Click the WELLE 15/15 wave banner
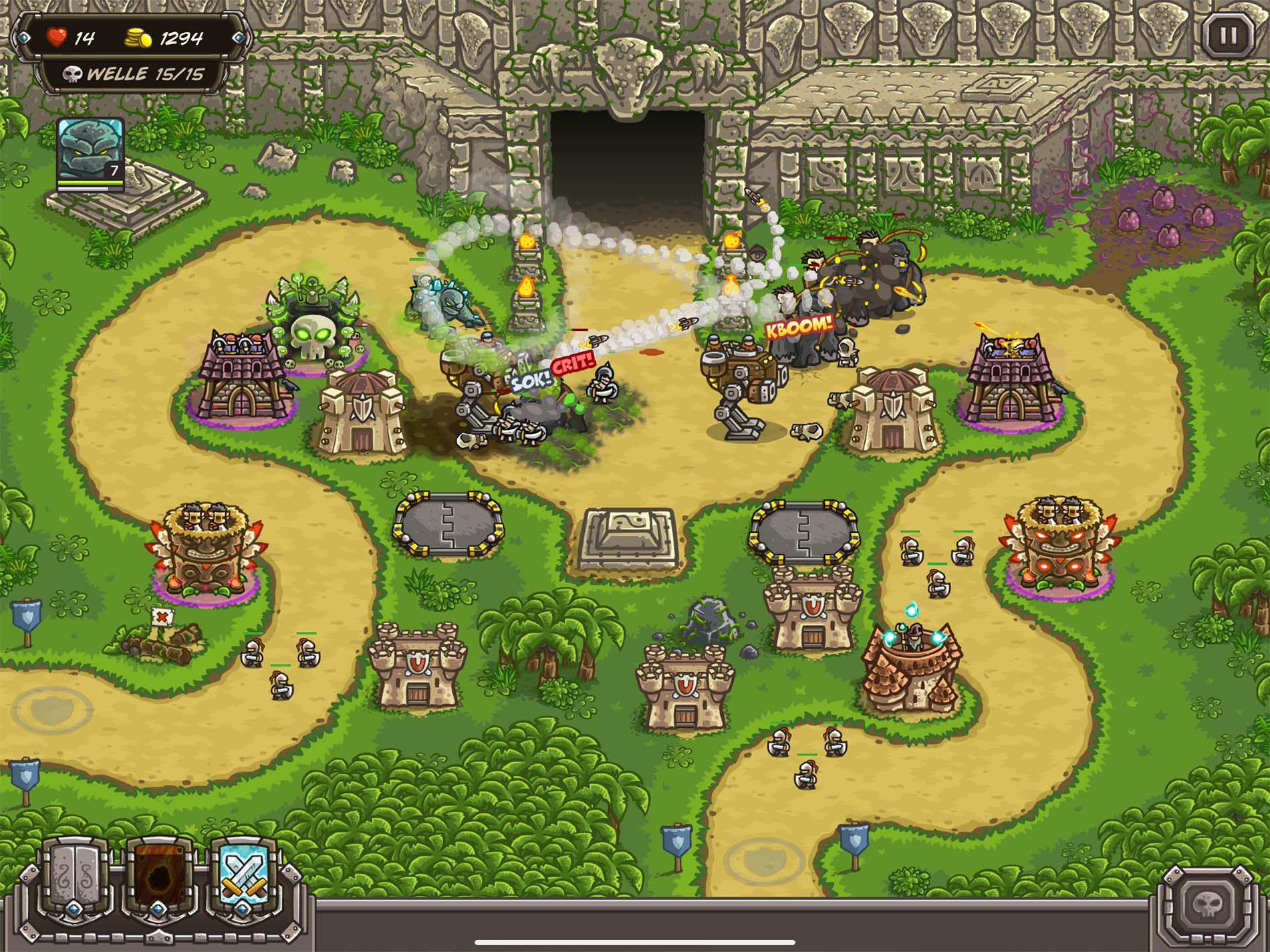This screenshot has height=952, width=1270. (134, 74)
